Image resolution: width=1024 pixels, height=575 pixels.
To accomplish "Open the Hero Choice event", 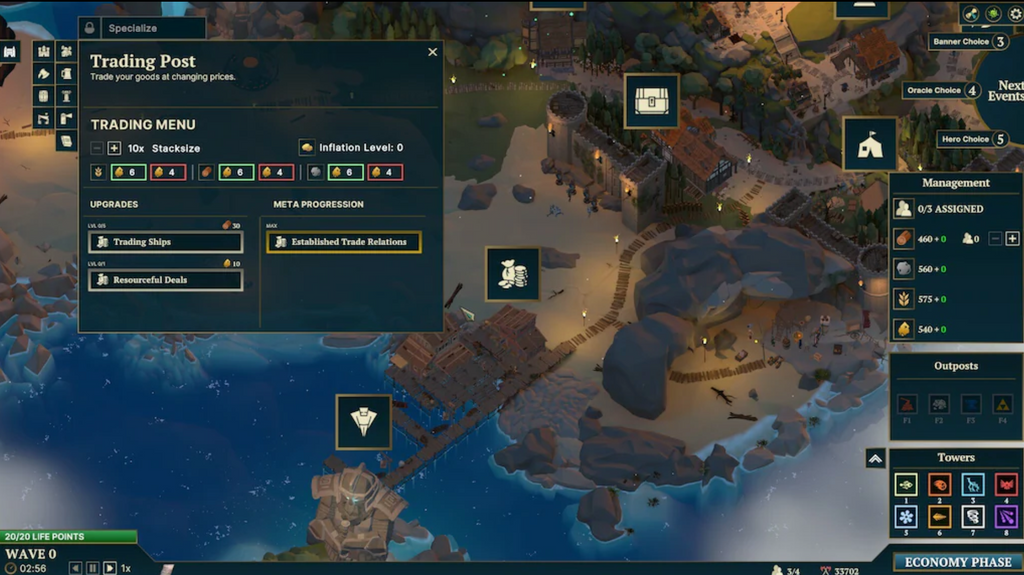I will click(x=973, y=139).
